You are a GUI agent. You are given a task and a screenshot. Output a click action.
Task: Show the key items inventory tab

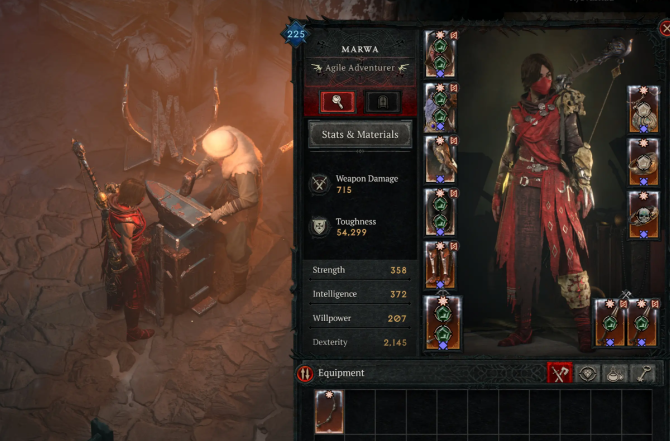[x=646, y=373]
